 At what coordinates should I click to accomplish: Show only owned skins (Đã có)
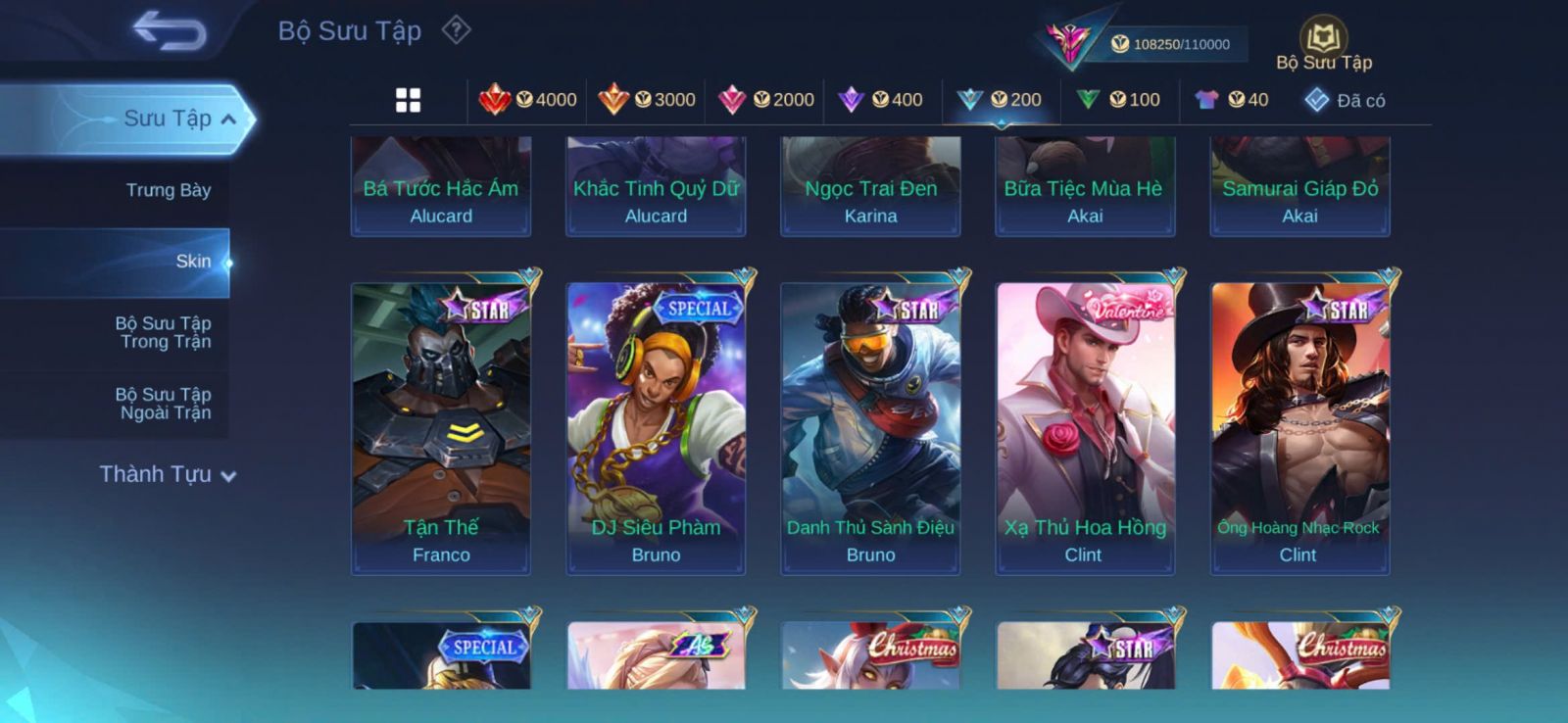(1346, 100)
